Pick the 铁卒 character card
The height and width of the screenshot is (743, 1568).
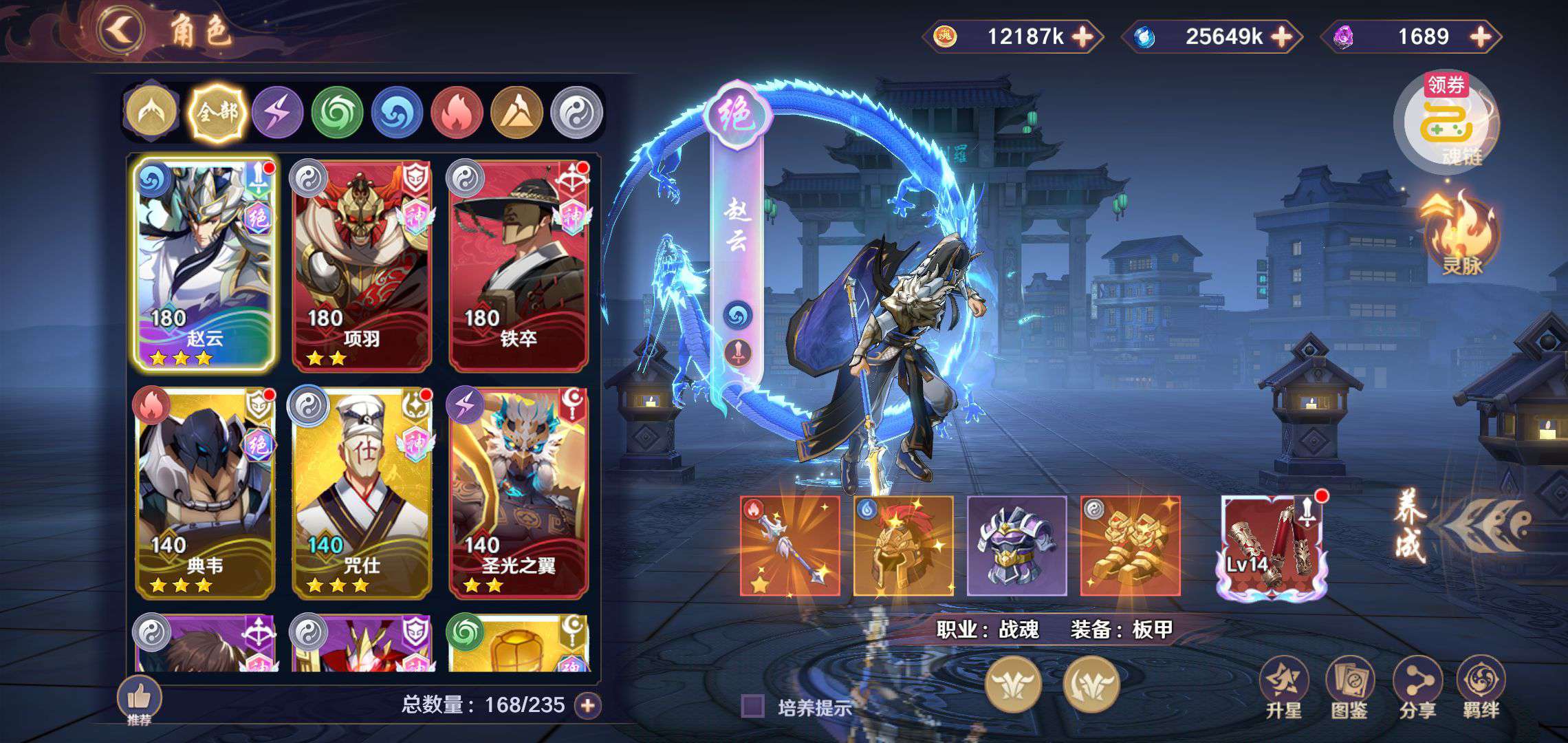point(519,264)
